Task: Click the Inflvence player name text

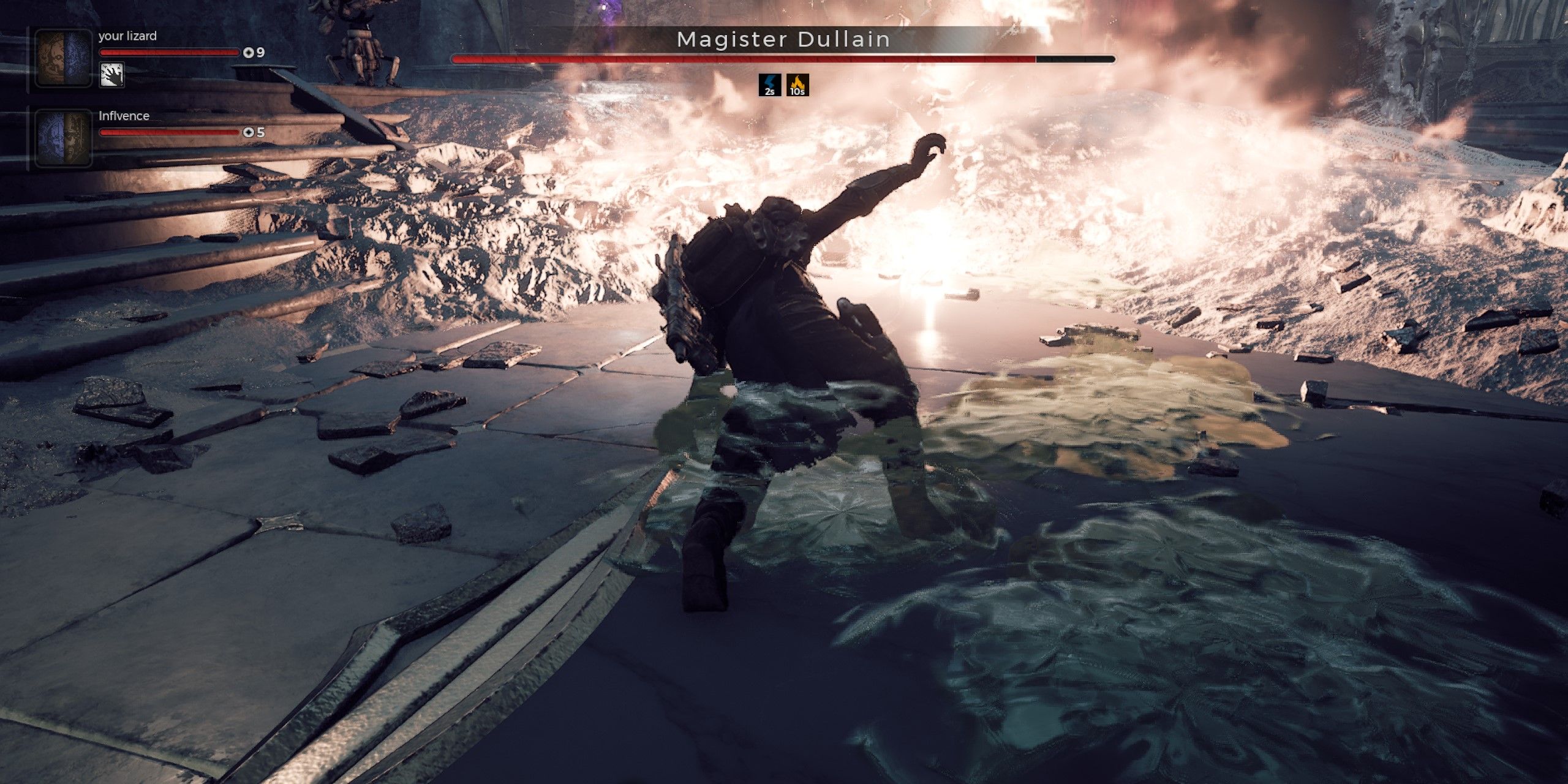Action: point(124,115)
